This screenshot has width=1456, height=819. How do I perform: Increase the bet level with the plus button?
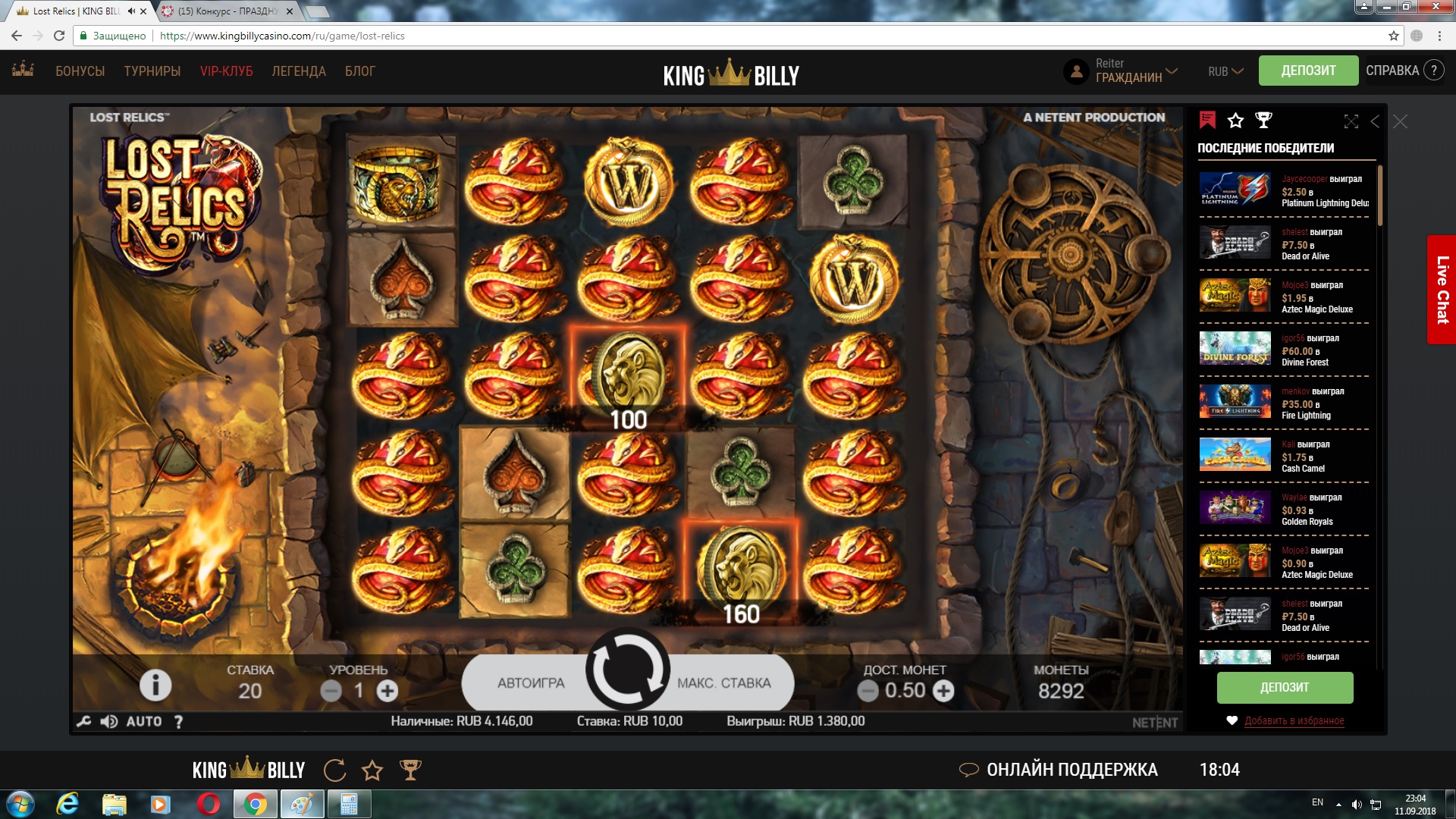pyautogui.click(x=388, y=691)
